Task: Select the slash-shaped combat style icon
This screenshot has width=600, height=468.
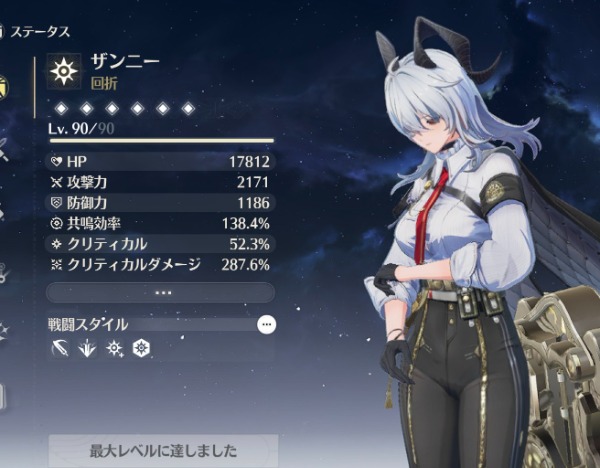Action: [60, 349]
